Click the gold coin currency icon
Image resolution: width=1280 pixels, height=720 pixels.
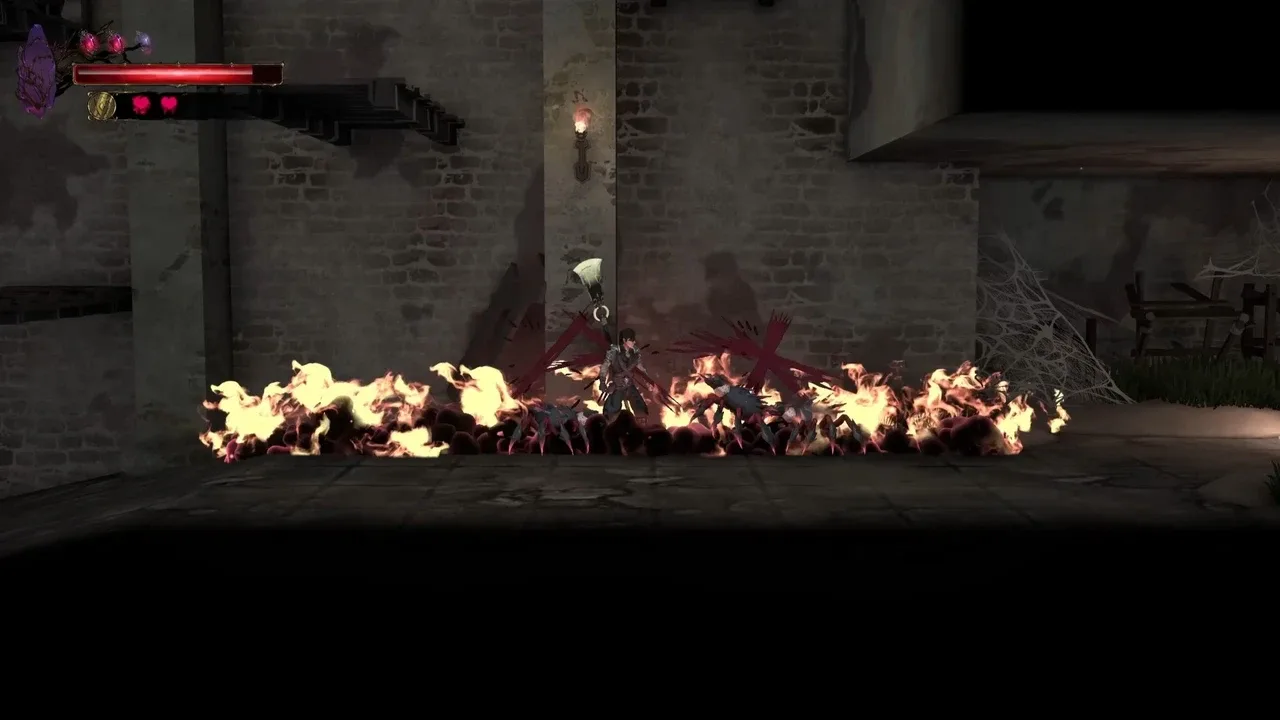[102, 104]
